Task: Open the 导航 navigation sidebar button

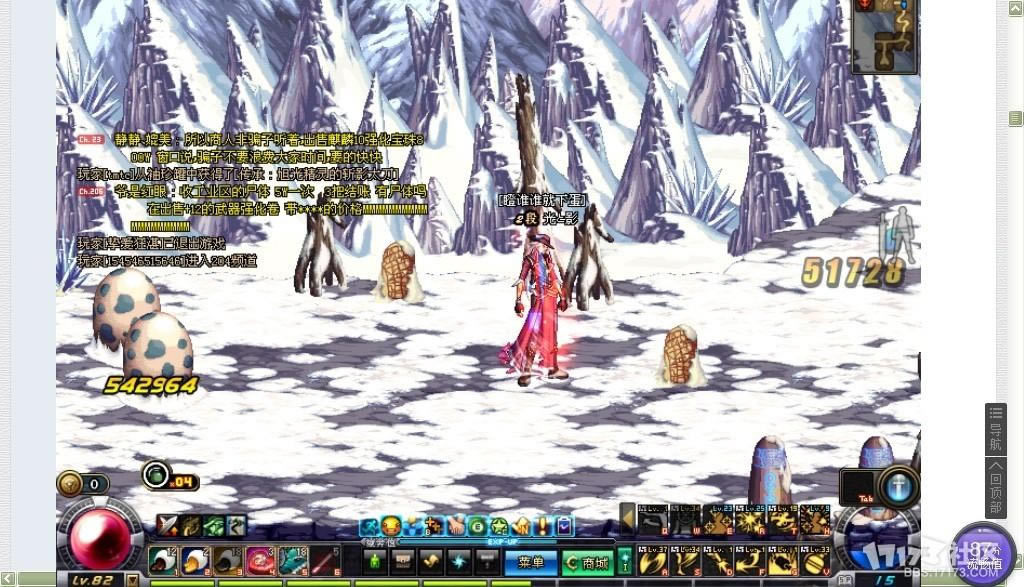Action: coord(996,430)
